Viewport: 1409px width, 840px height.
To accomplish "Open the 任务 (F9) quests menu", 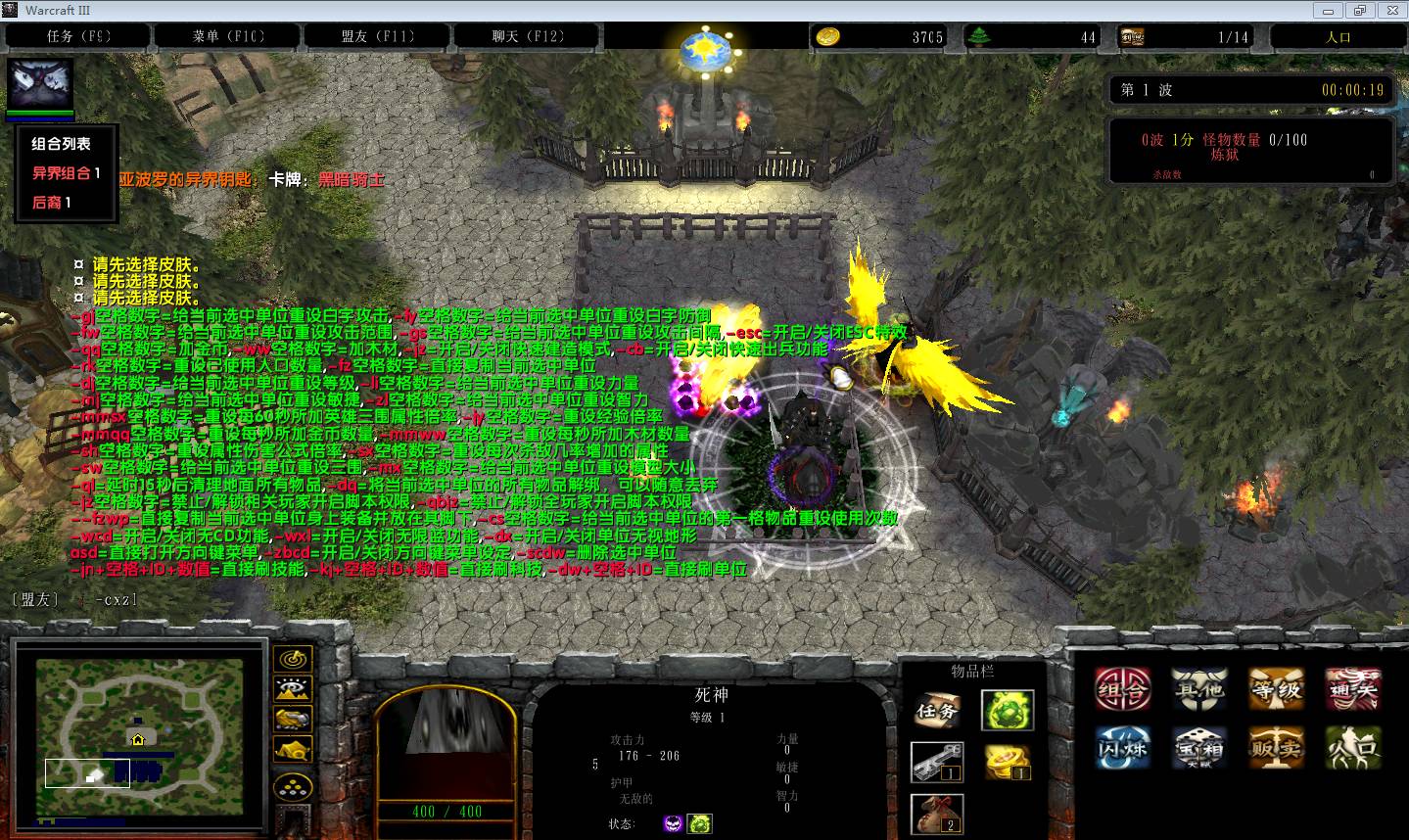I will tap(78, 37).
